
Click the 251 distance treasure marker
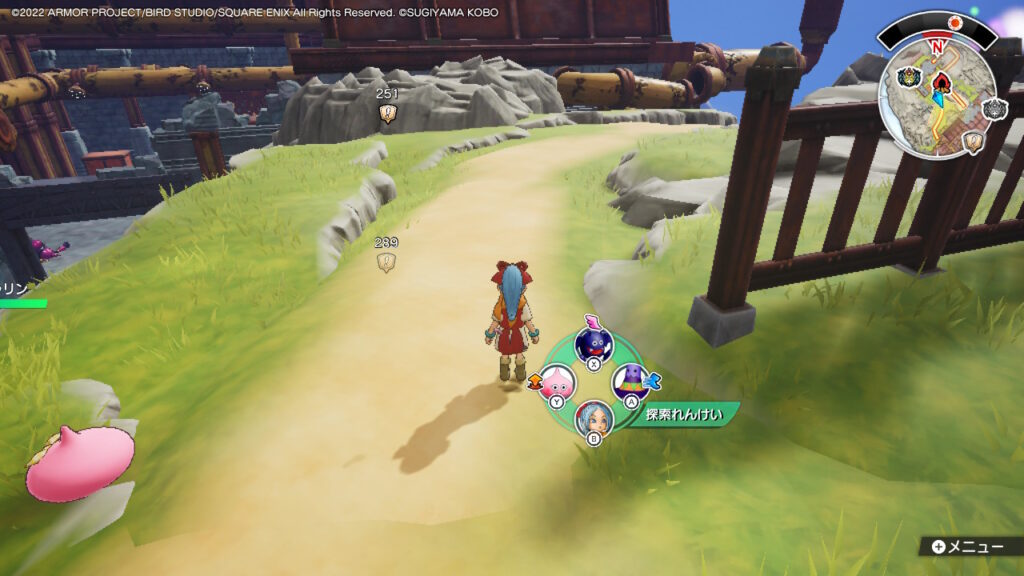386,114
